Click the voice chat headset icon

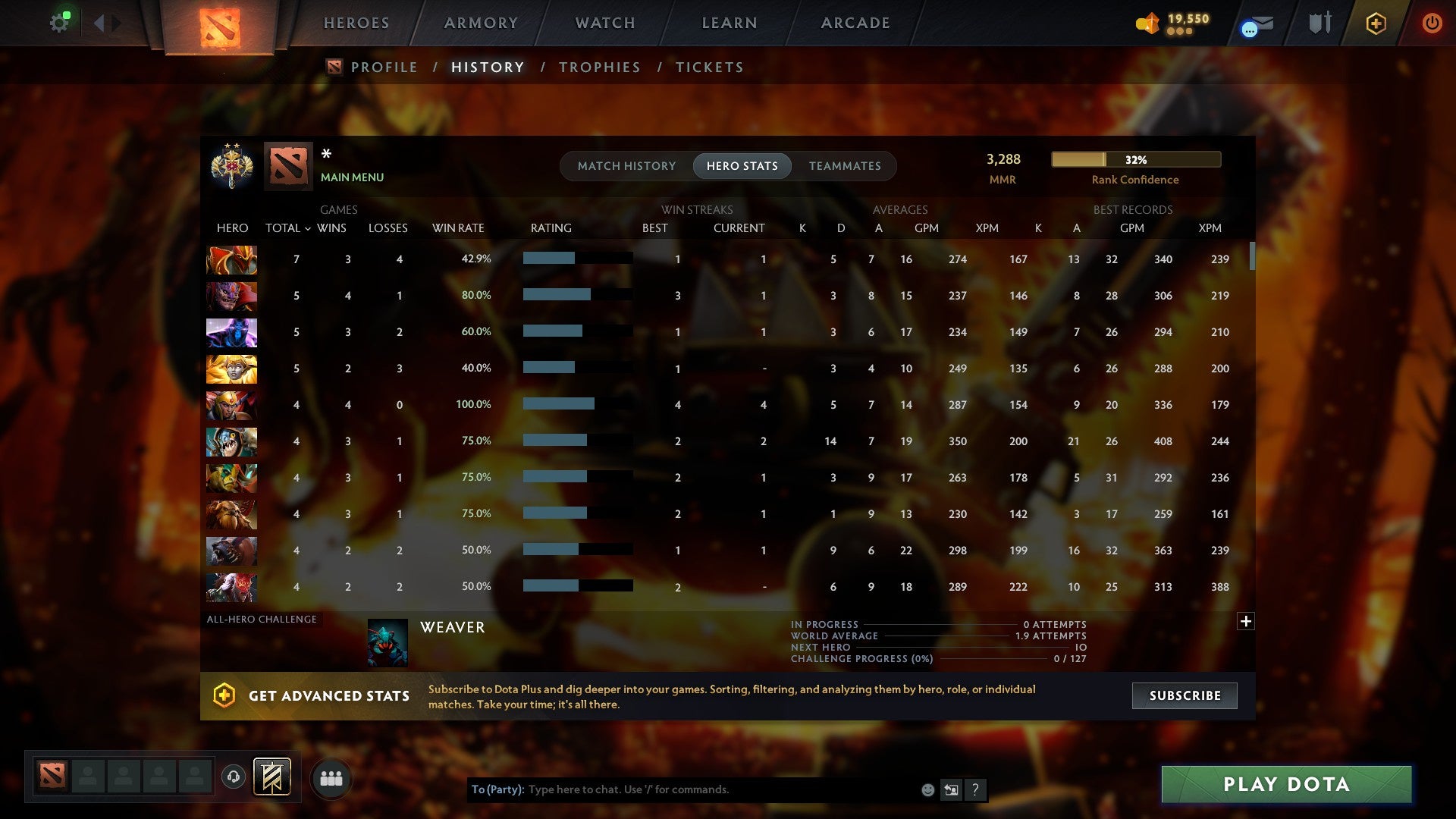click(233, 778)
